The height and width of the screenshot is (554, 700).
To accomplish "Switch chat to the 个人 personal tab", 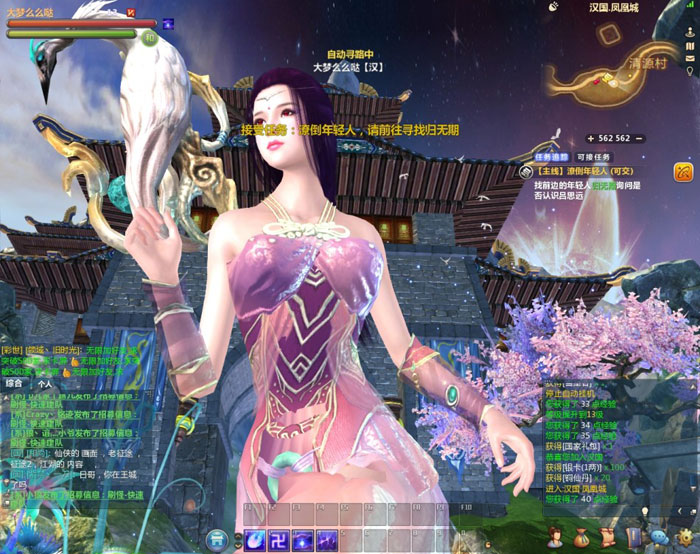I will (44, 382).
